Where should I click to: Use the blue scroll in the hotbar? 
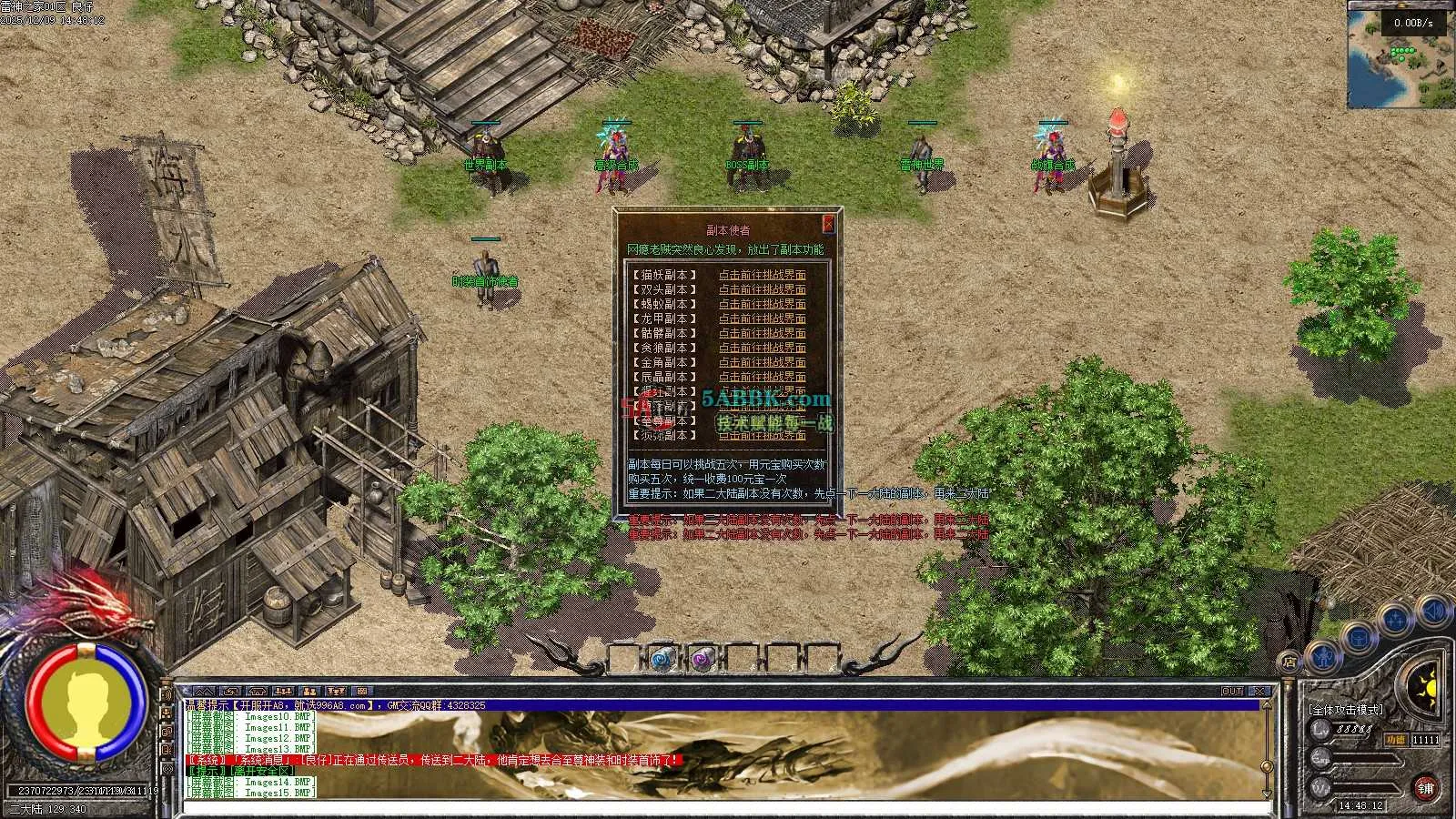click(x=662, y=658)
